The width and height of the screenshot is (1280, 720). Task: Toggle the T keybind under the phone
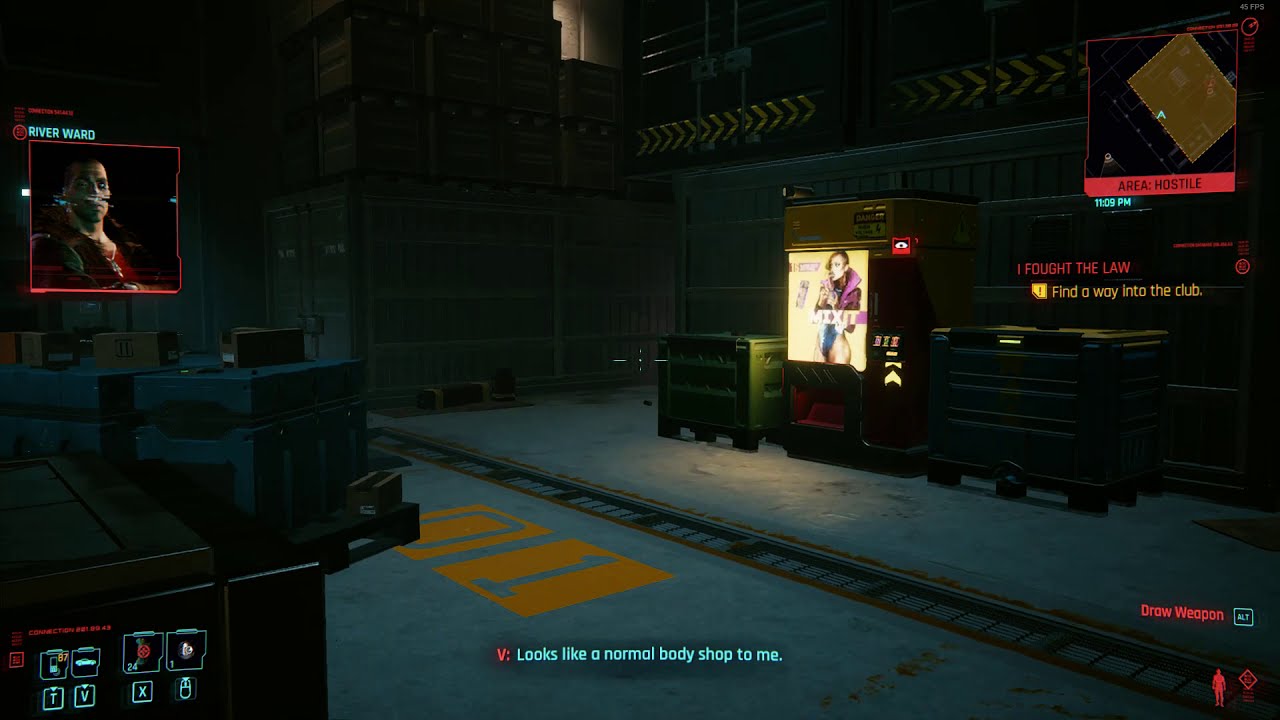(x=53, y=695)
